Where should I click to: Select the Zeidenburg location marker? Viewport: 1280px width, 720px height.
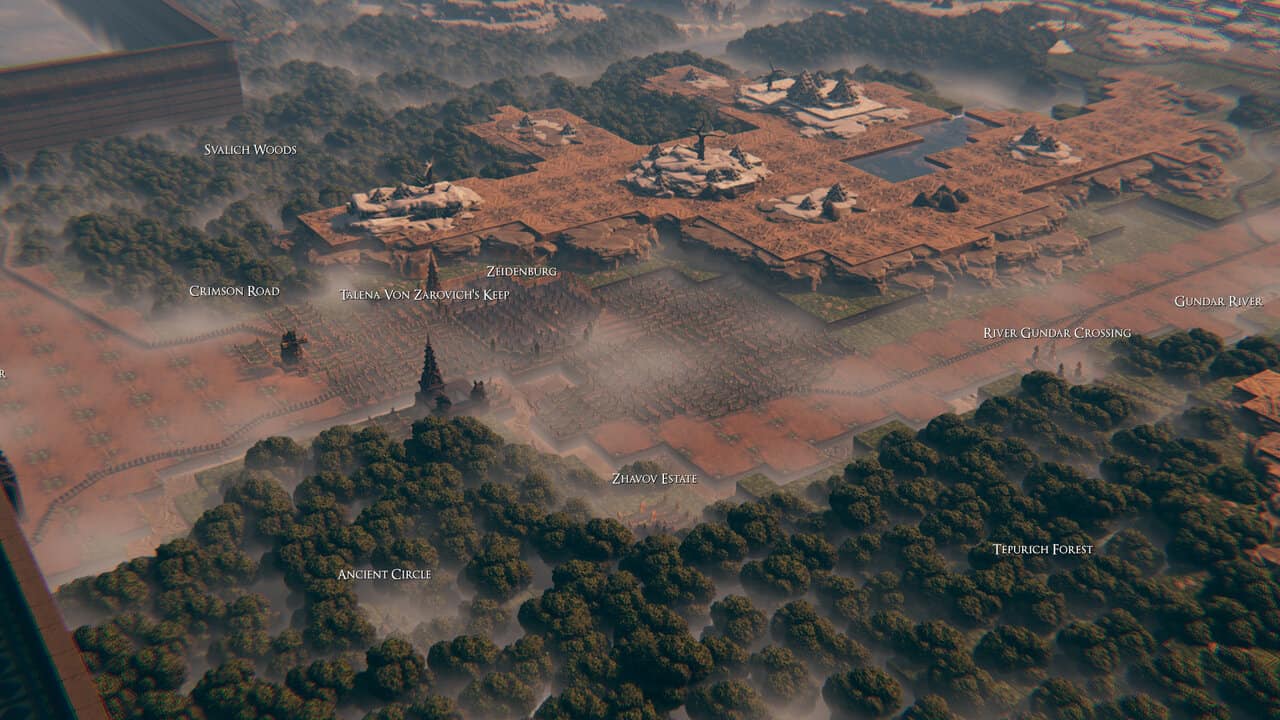click(521, 271)
